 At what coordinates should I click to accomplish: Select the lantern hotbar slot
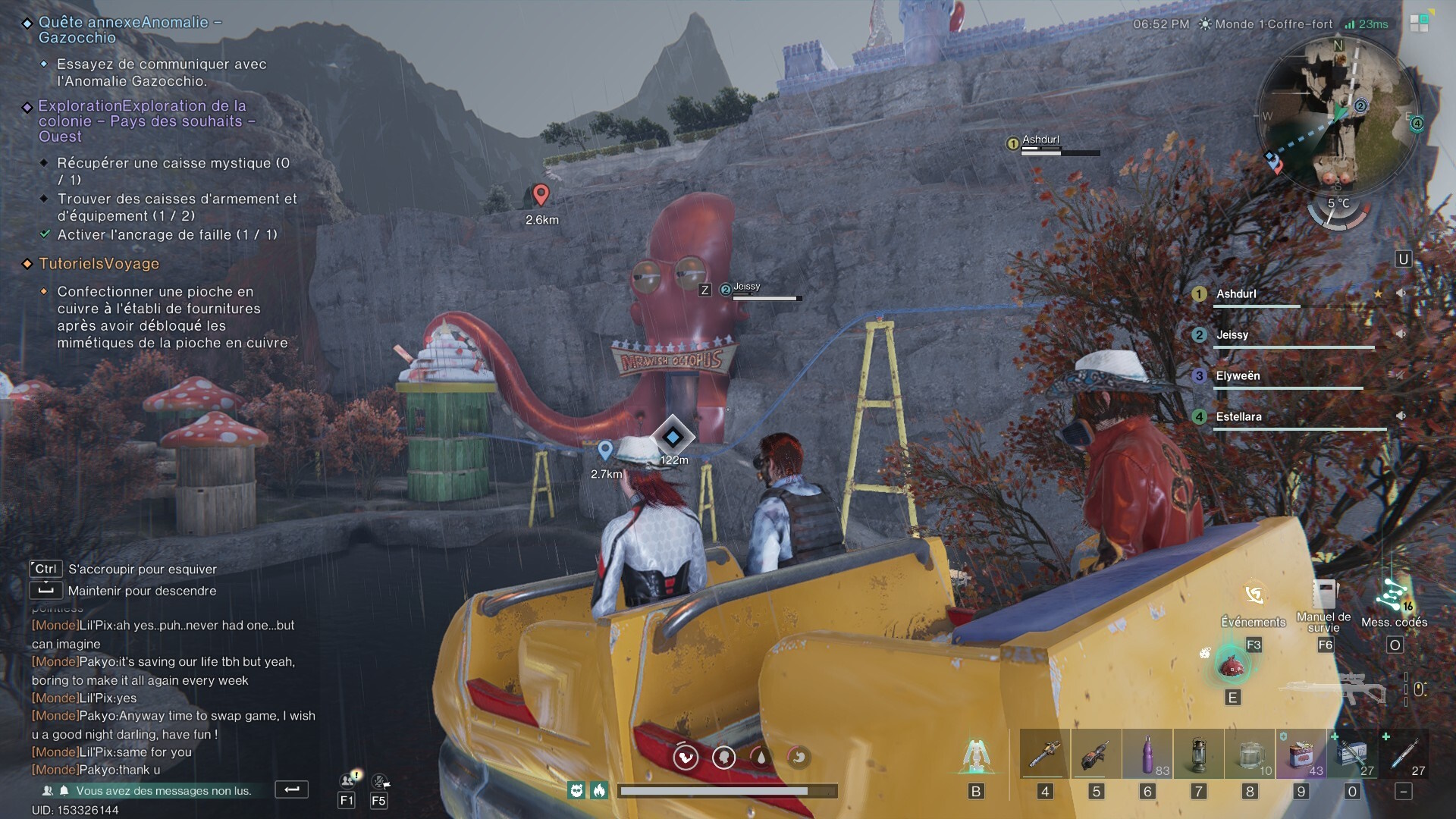coord(1198,755)
